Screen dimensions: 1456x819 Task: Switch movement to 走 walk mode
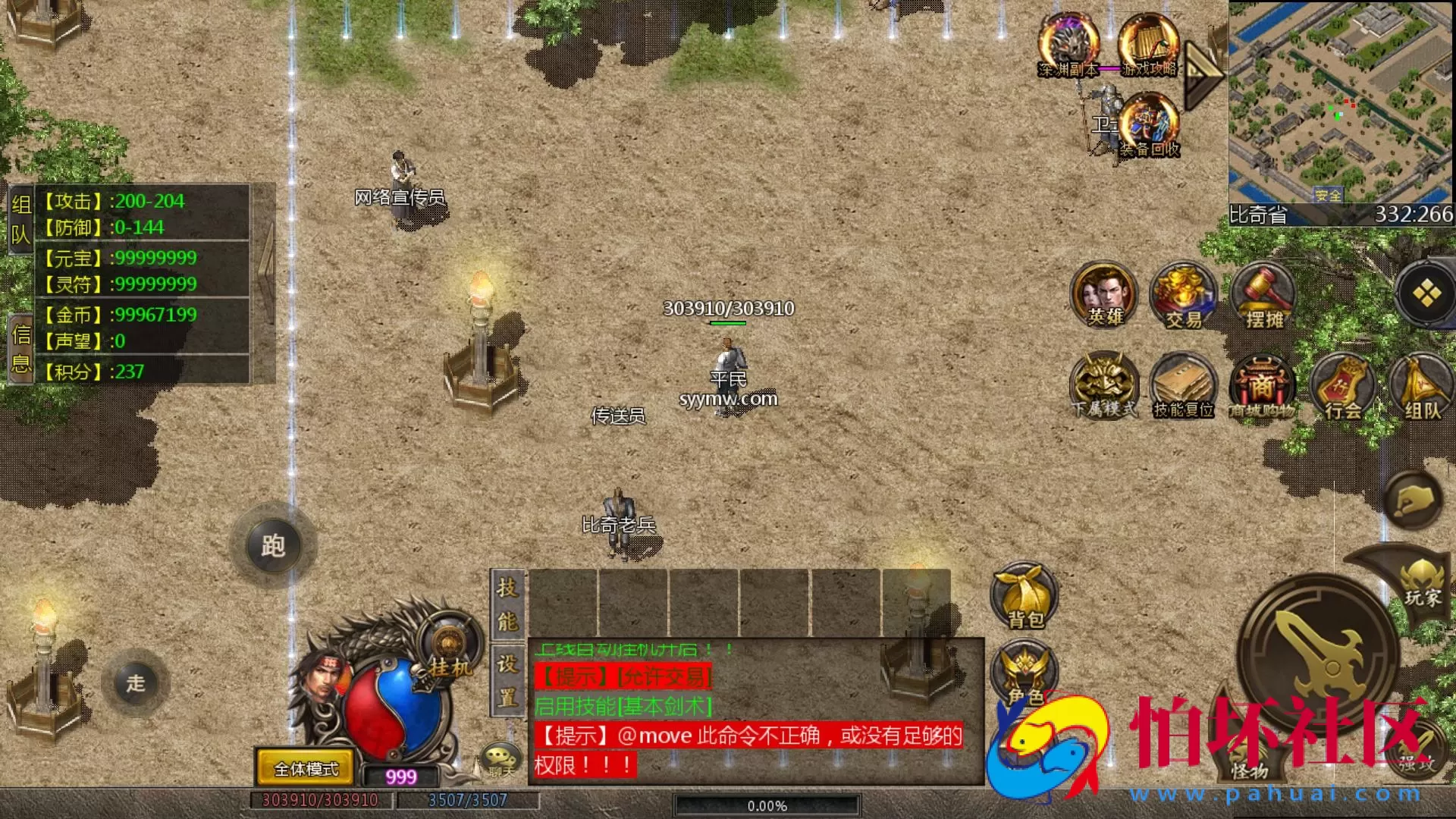point(136,682)
